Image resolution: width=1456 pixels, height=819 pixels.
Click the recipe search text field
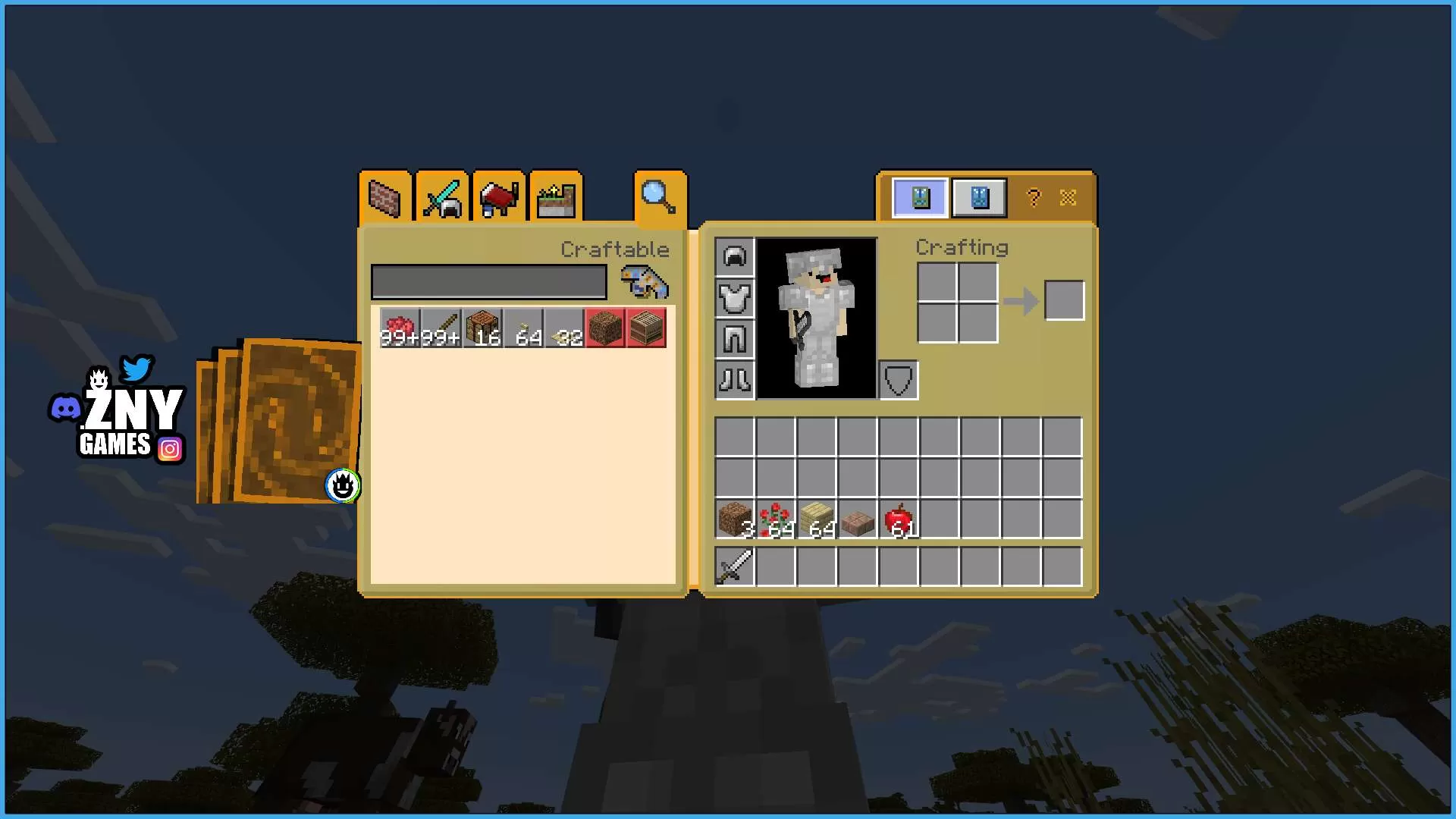(488, 281)
